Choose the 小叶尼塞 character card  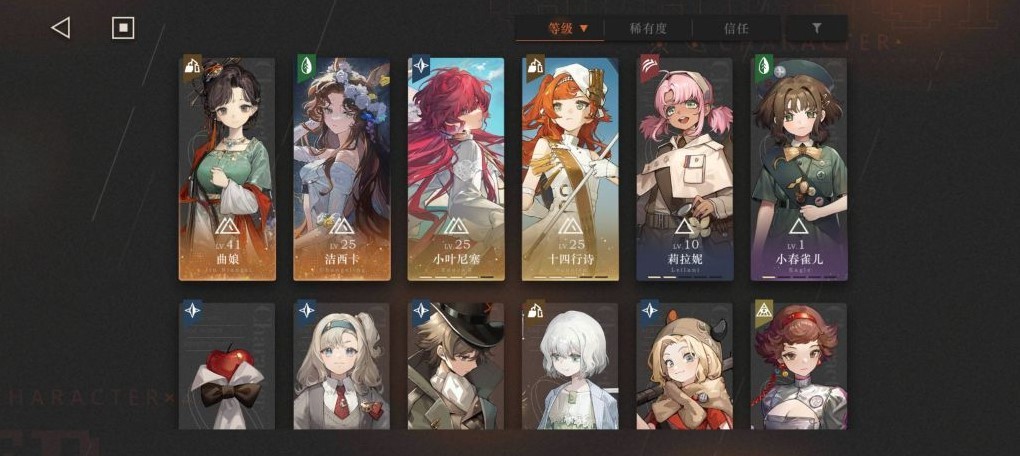pyautogui.click(x=456, y=168)
